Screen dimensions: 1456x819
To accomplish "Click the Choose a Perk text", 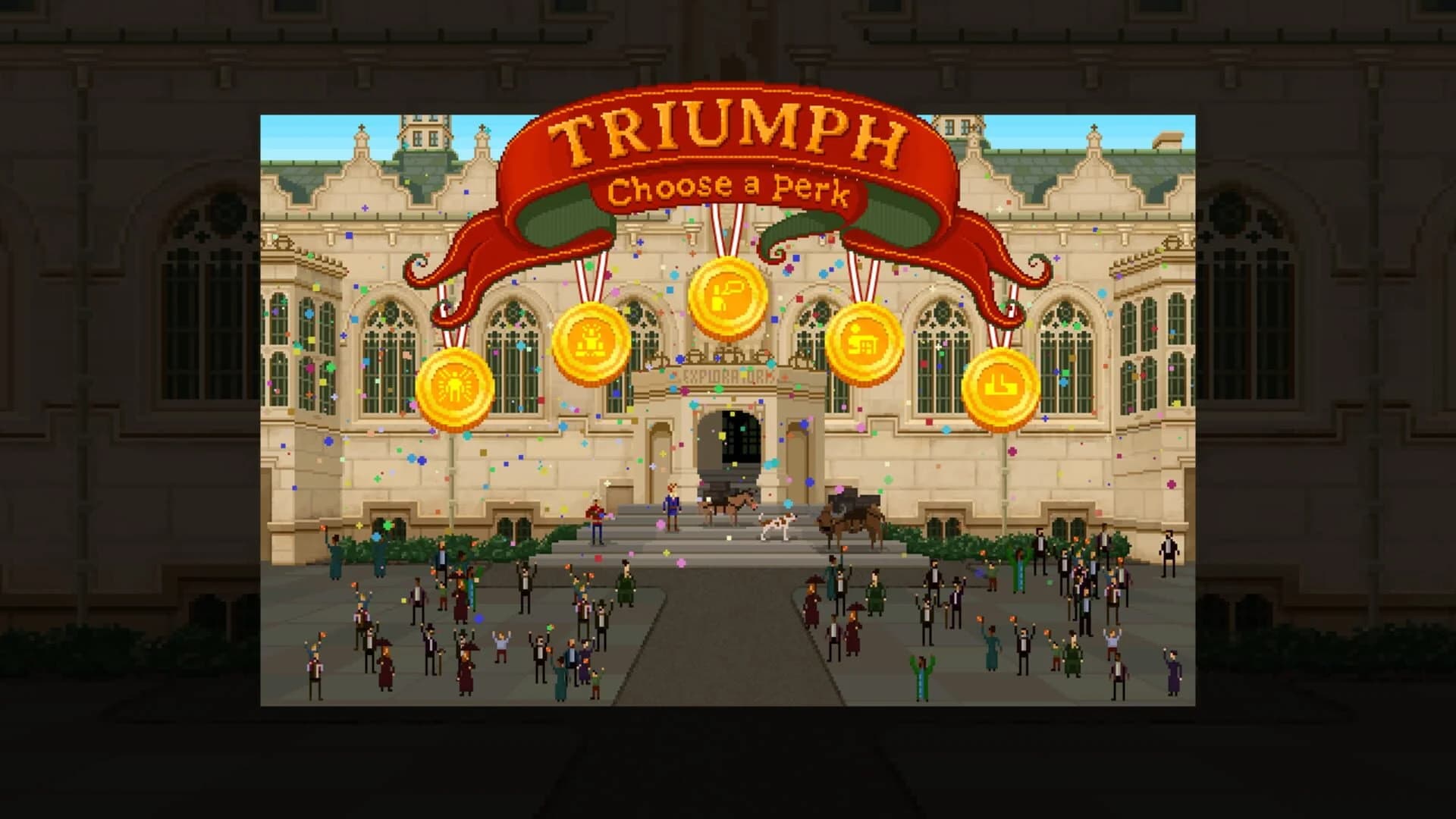I will 730,191.
